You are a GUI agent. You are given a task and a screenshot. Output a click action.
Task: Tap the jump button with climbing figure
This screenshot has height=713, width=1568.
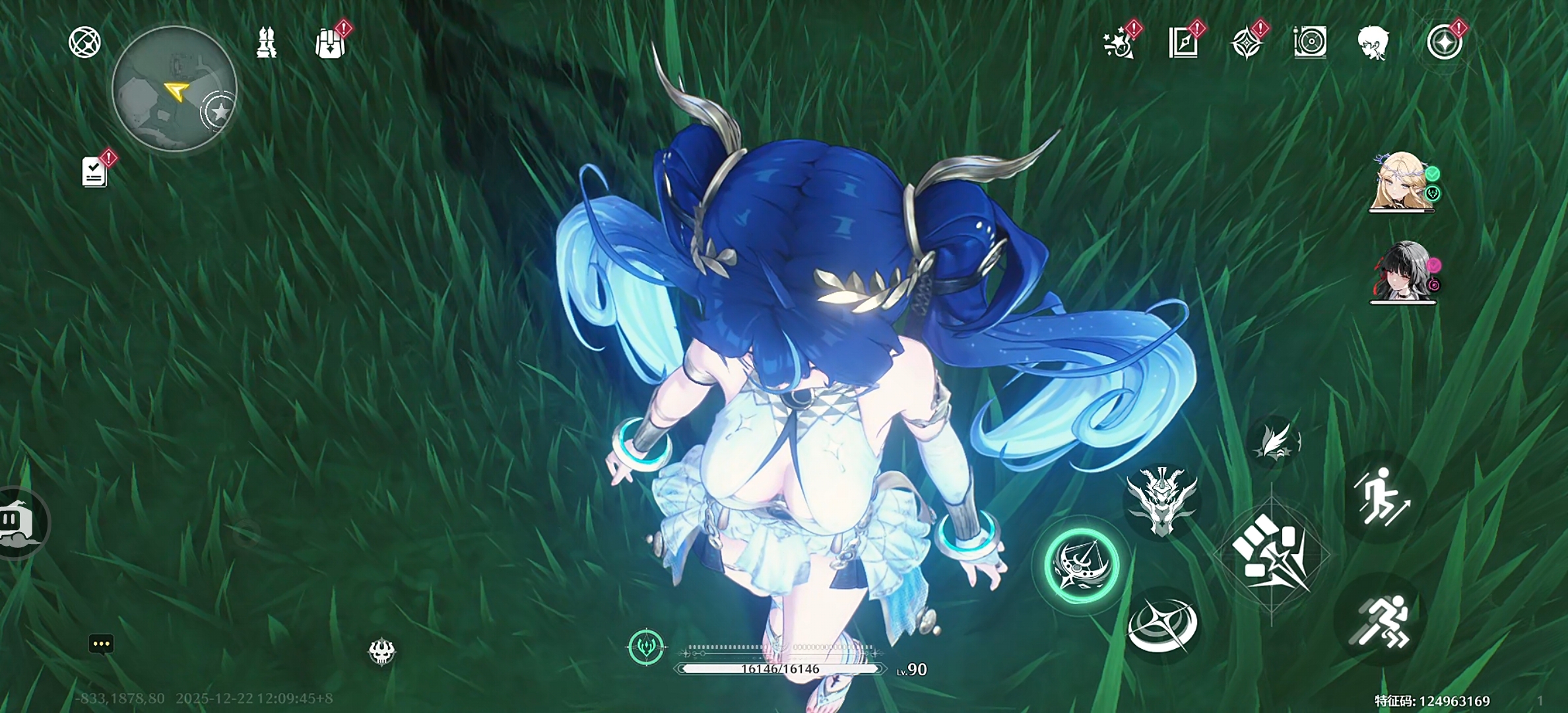(x=1381, y=497)
